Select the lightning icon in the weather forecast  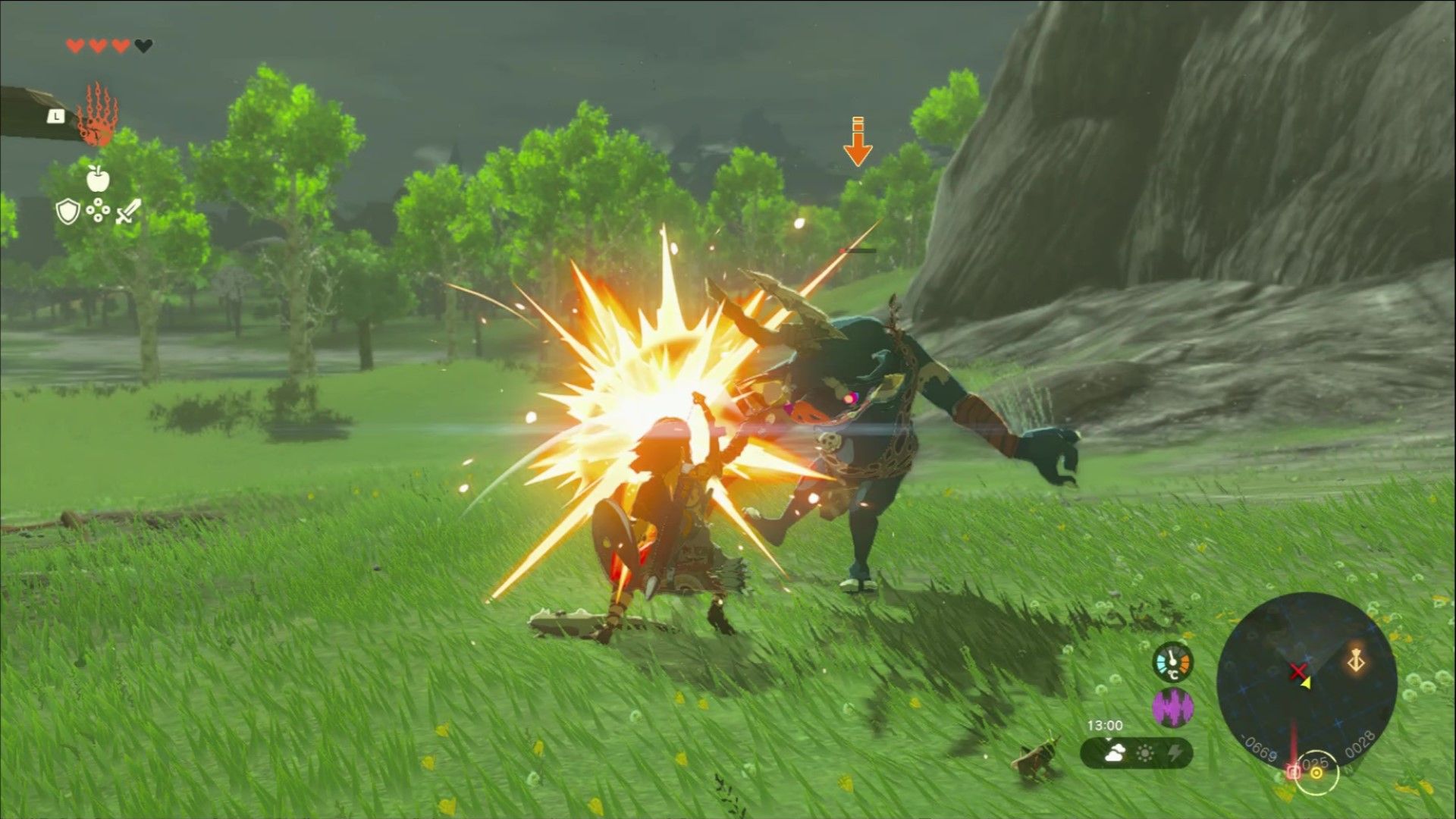[x=1175, y=752]
